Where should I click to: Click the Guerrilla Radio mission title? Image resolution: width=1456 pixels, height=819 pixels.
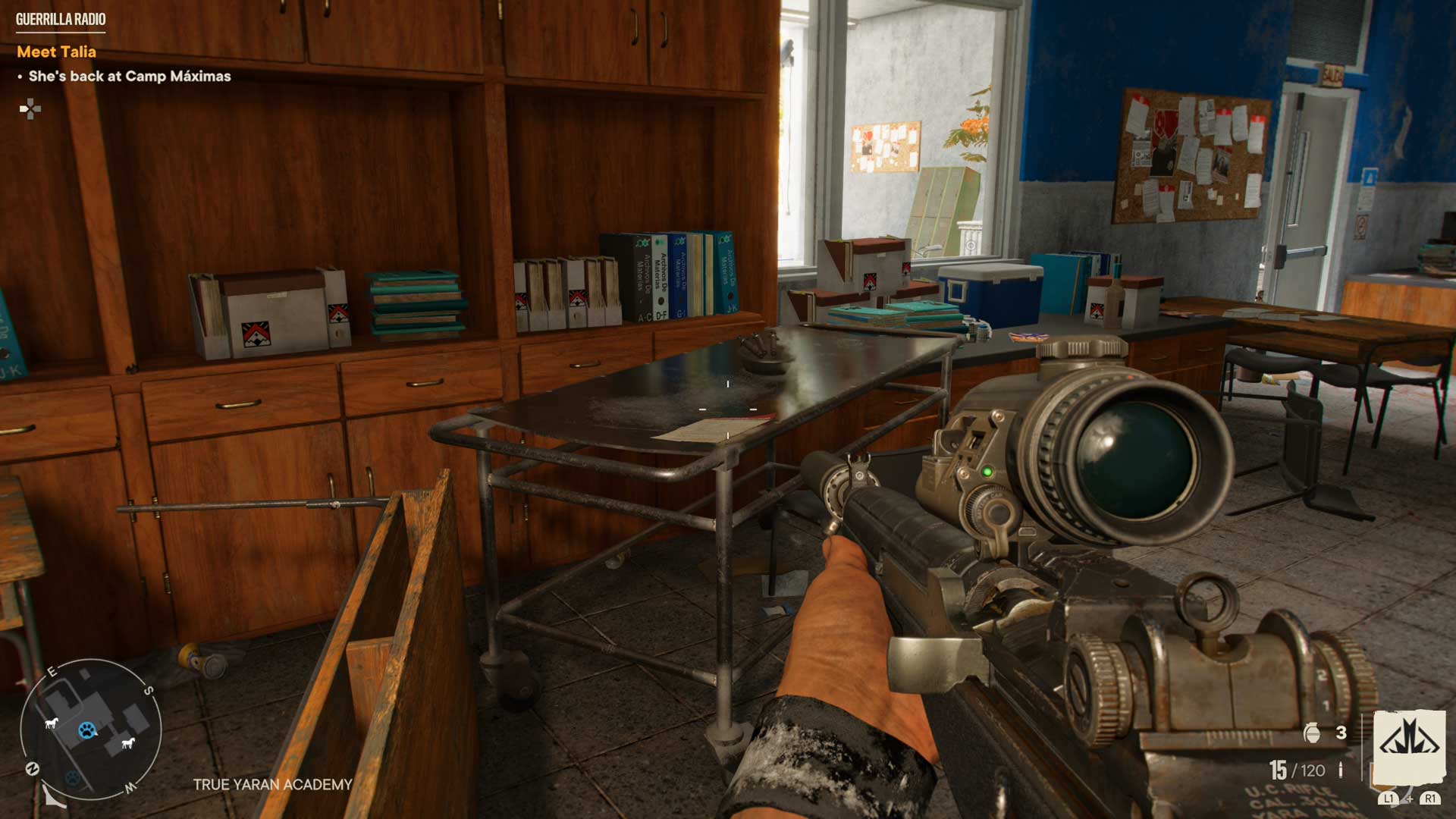(61, 20)
